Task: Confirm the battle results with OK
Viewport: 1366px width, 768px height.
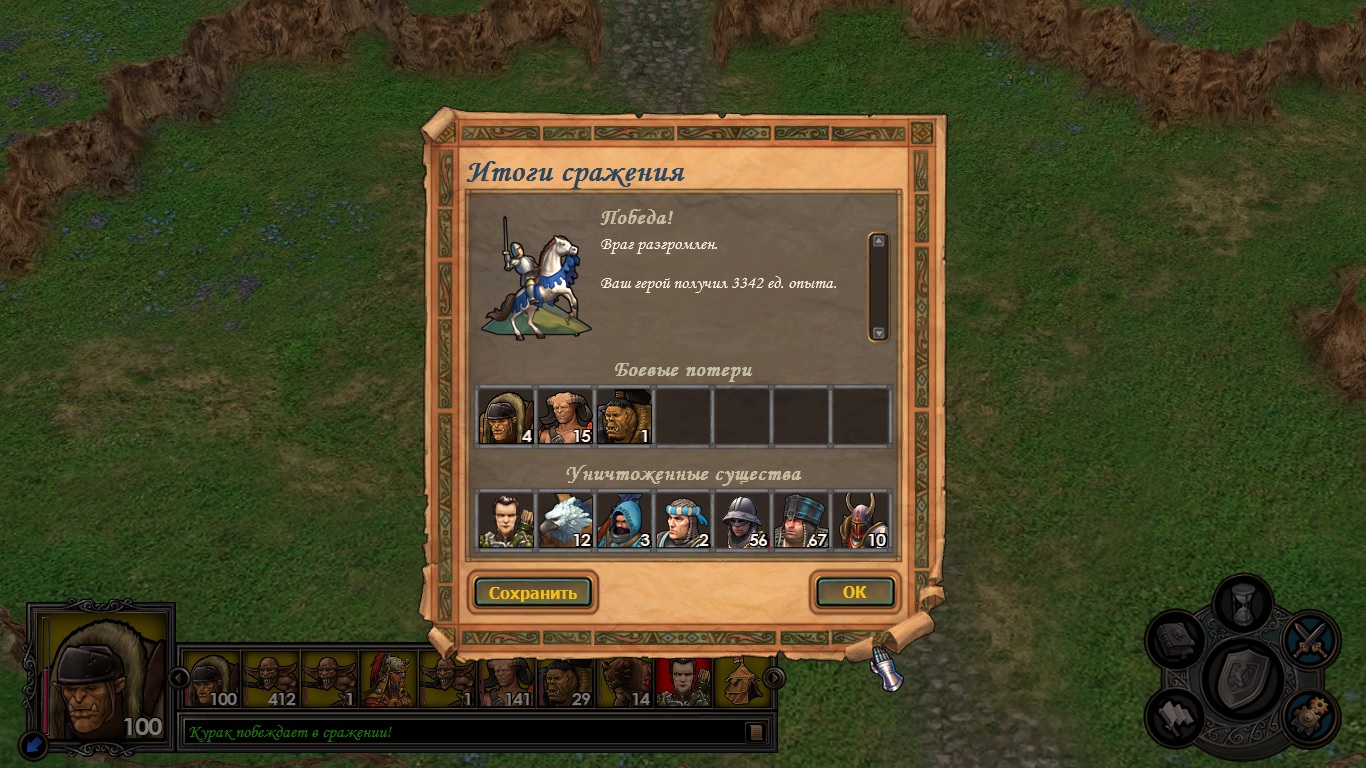Action: coord(854,592)
